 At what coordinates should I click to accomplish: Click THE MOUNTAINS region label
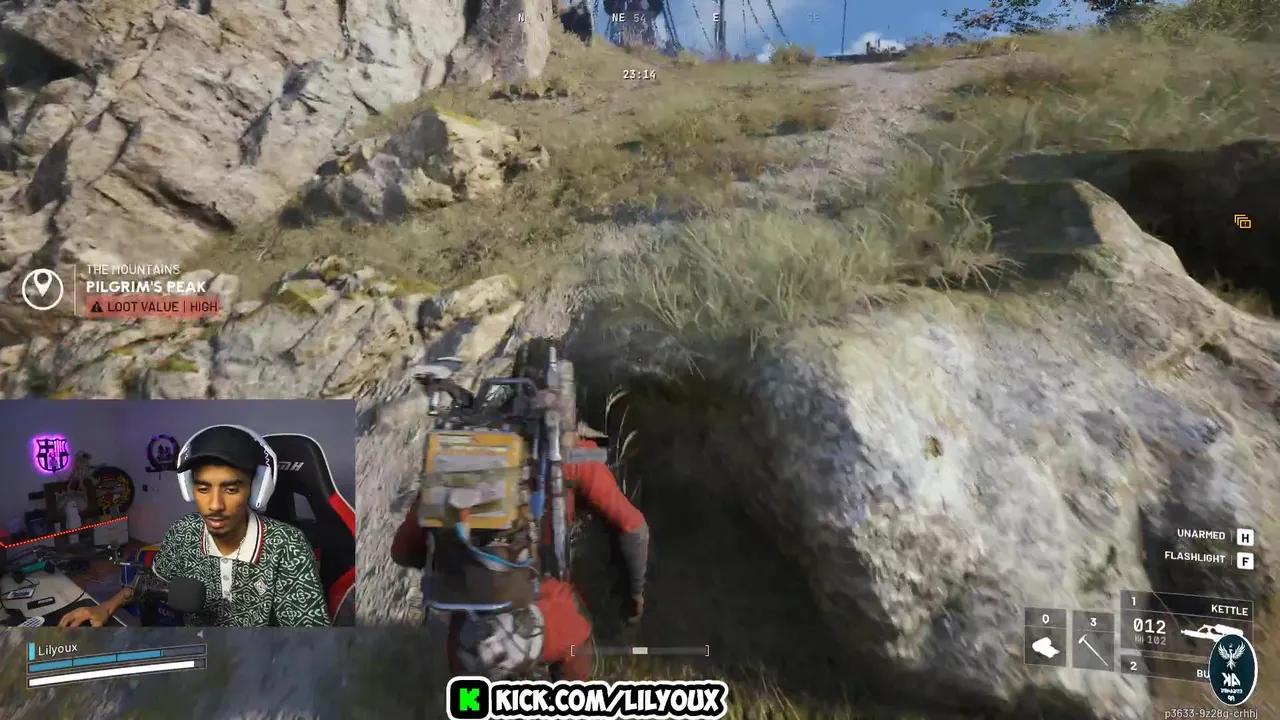(134, 269)
